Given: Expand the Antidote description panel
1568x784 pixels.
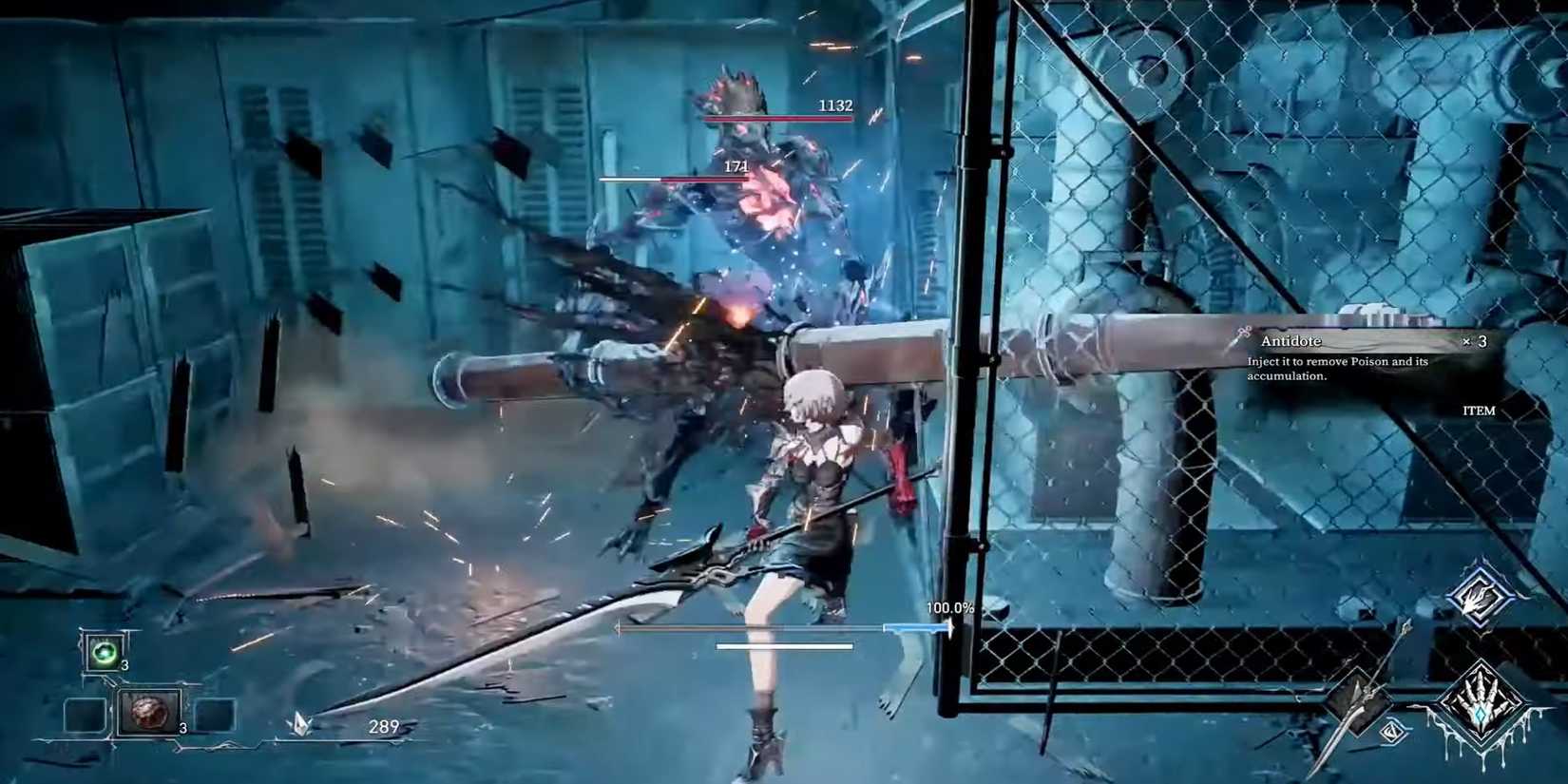Looking at the screenshot, I should 1338,369.
